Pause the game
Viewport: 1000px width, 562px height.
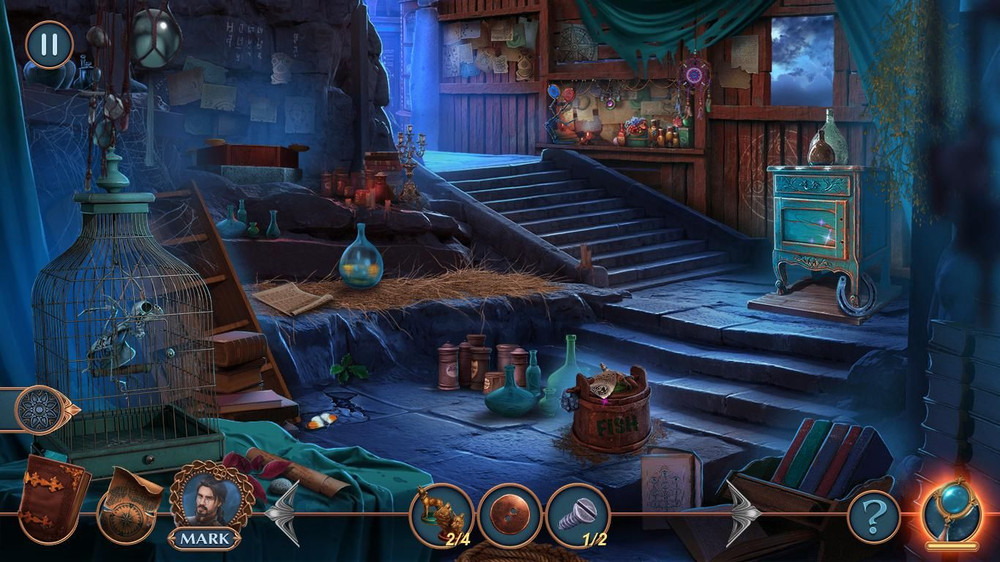coord(48,45)
